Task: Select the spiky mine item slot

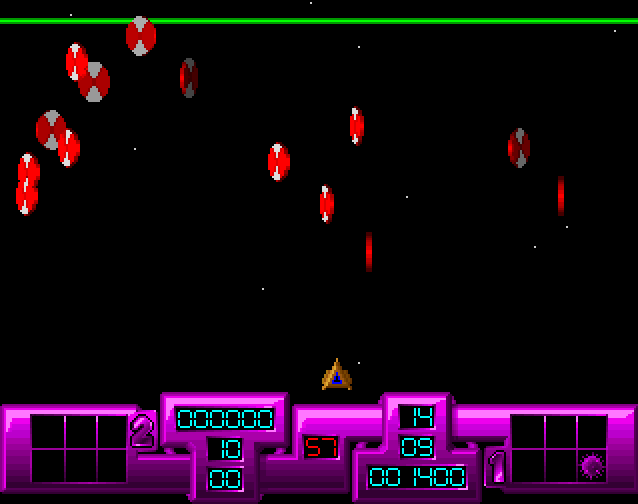Action: coord(592,464)
